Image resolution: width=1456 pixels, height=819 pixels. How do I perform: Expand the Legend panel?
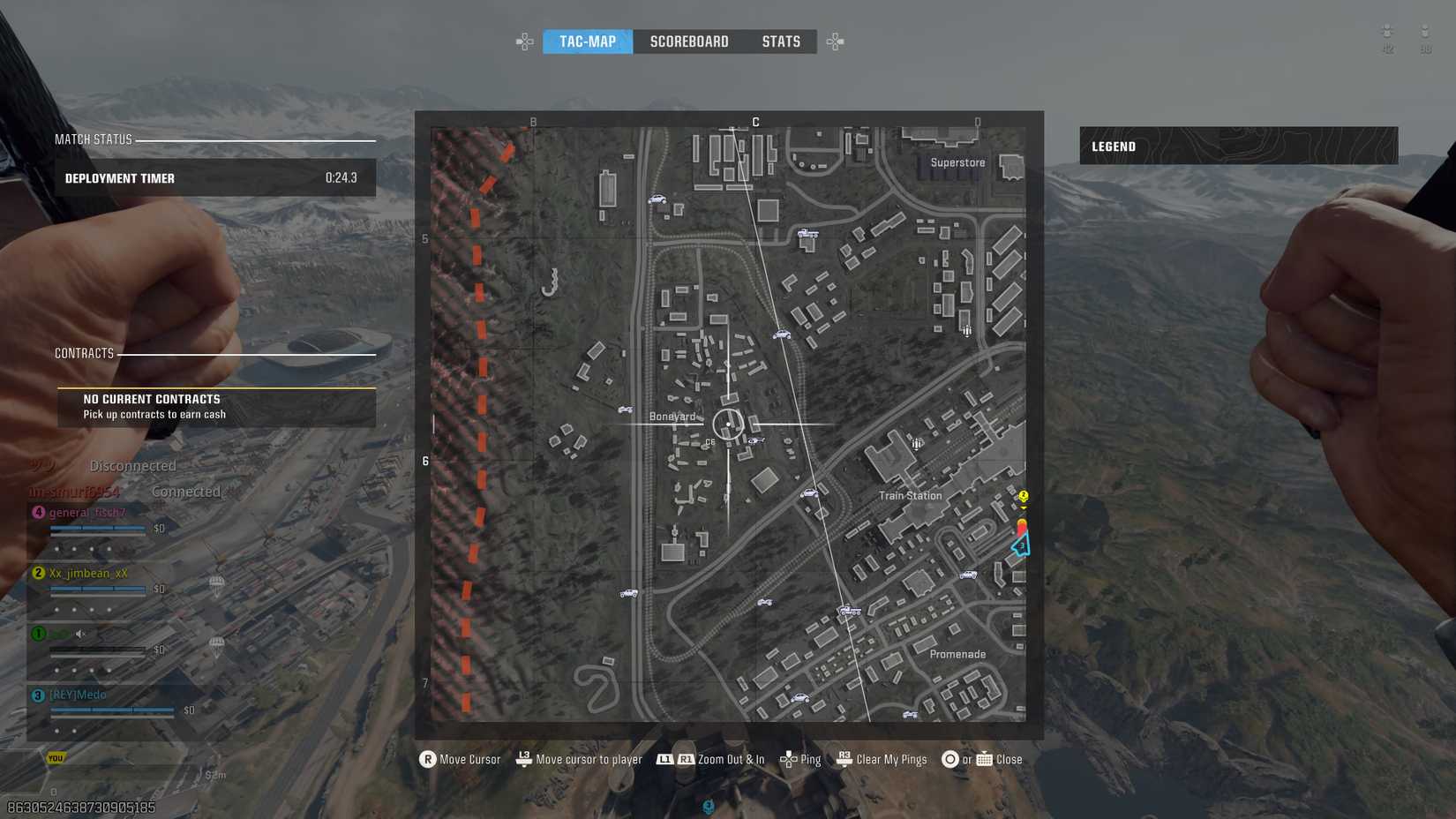(1114, 146)
